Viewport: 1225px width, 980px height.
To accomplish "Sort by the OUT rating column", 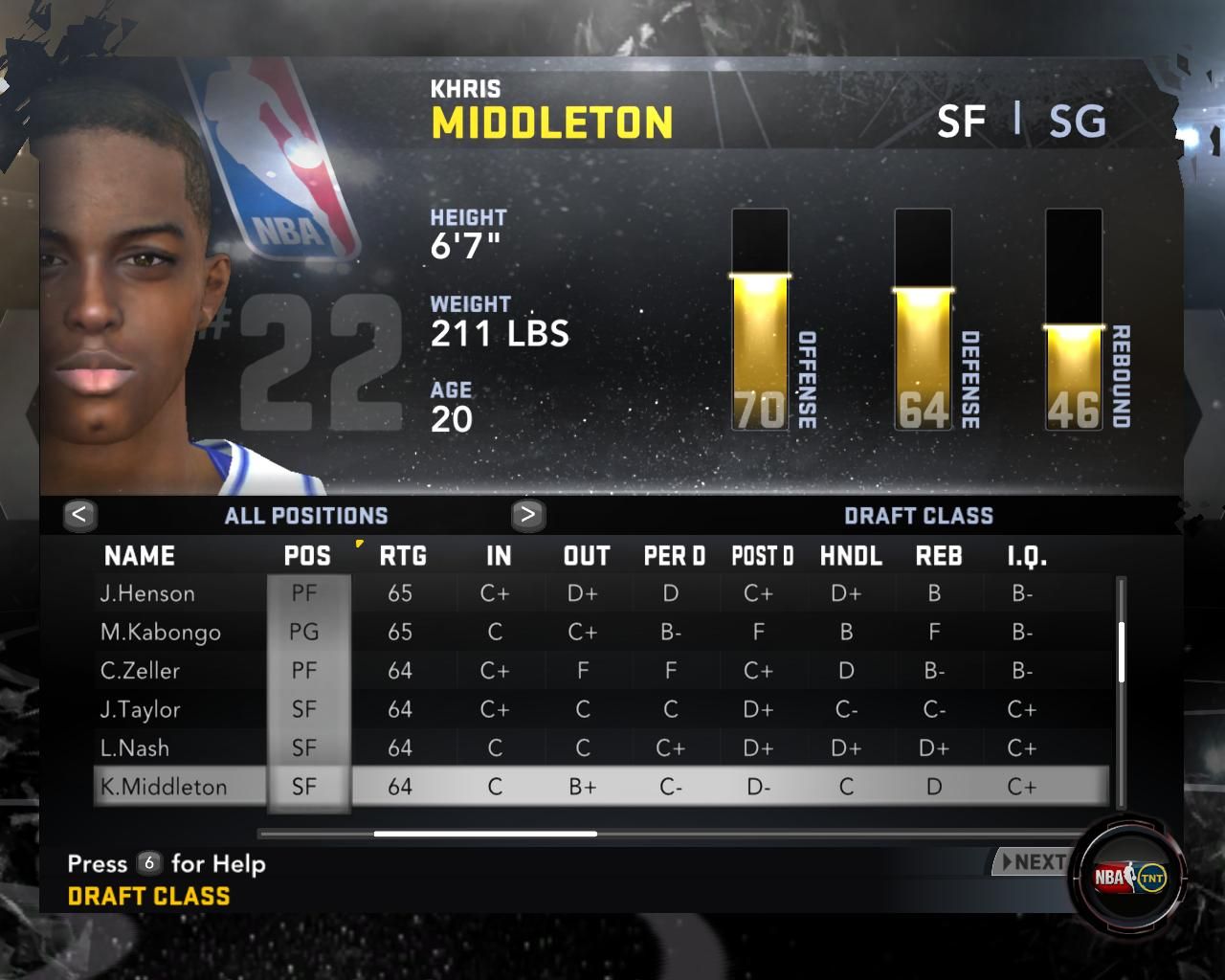I will [587, 556].
